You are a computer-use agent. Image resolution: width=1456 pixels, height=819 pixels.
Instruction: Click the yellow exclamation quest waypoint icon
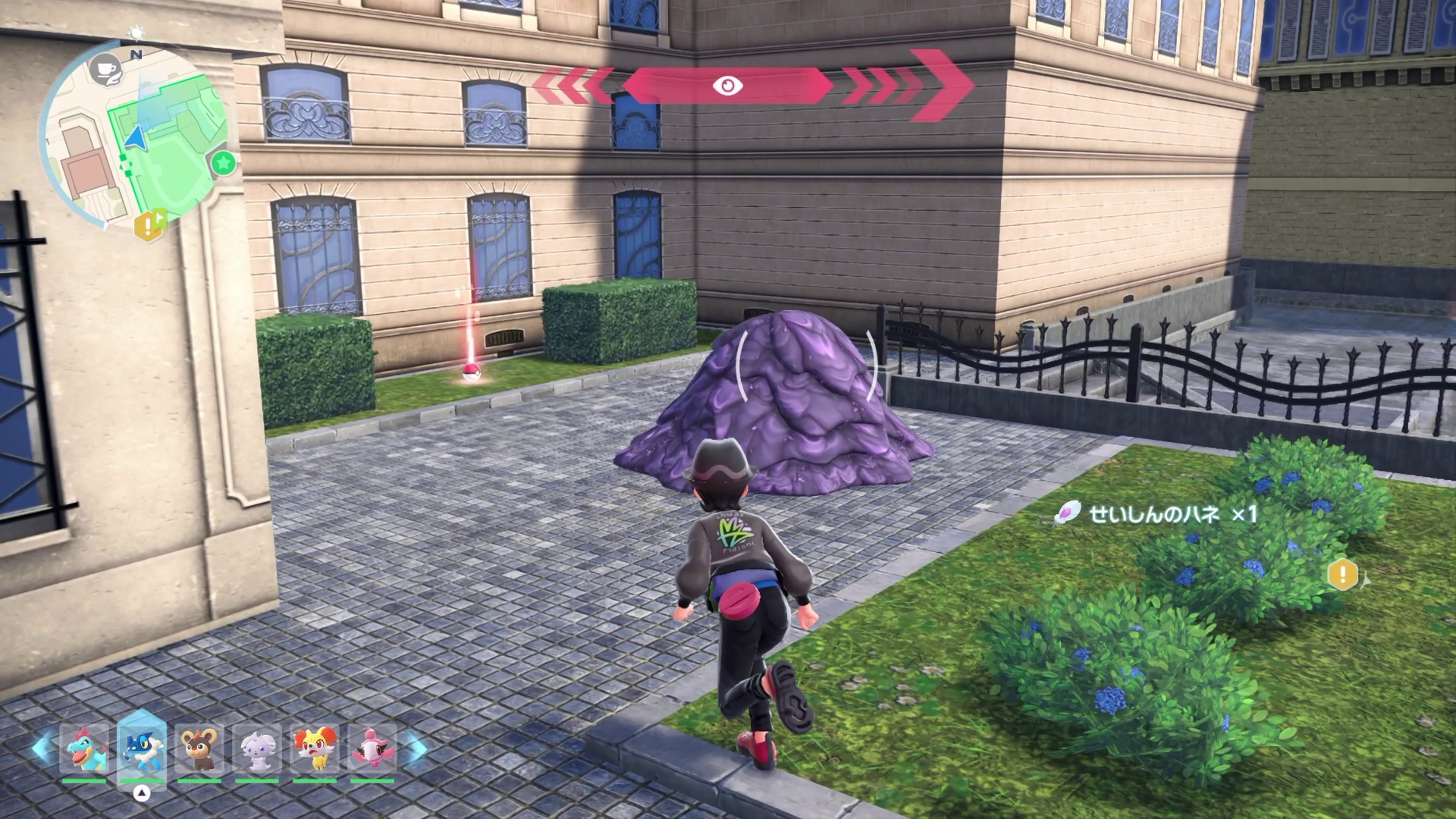tap(1343, 574)
